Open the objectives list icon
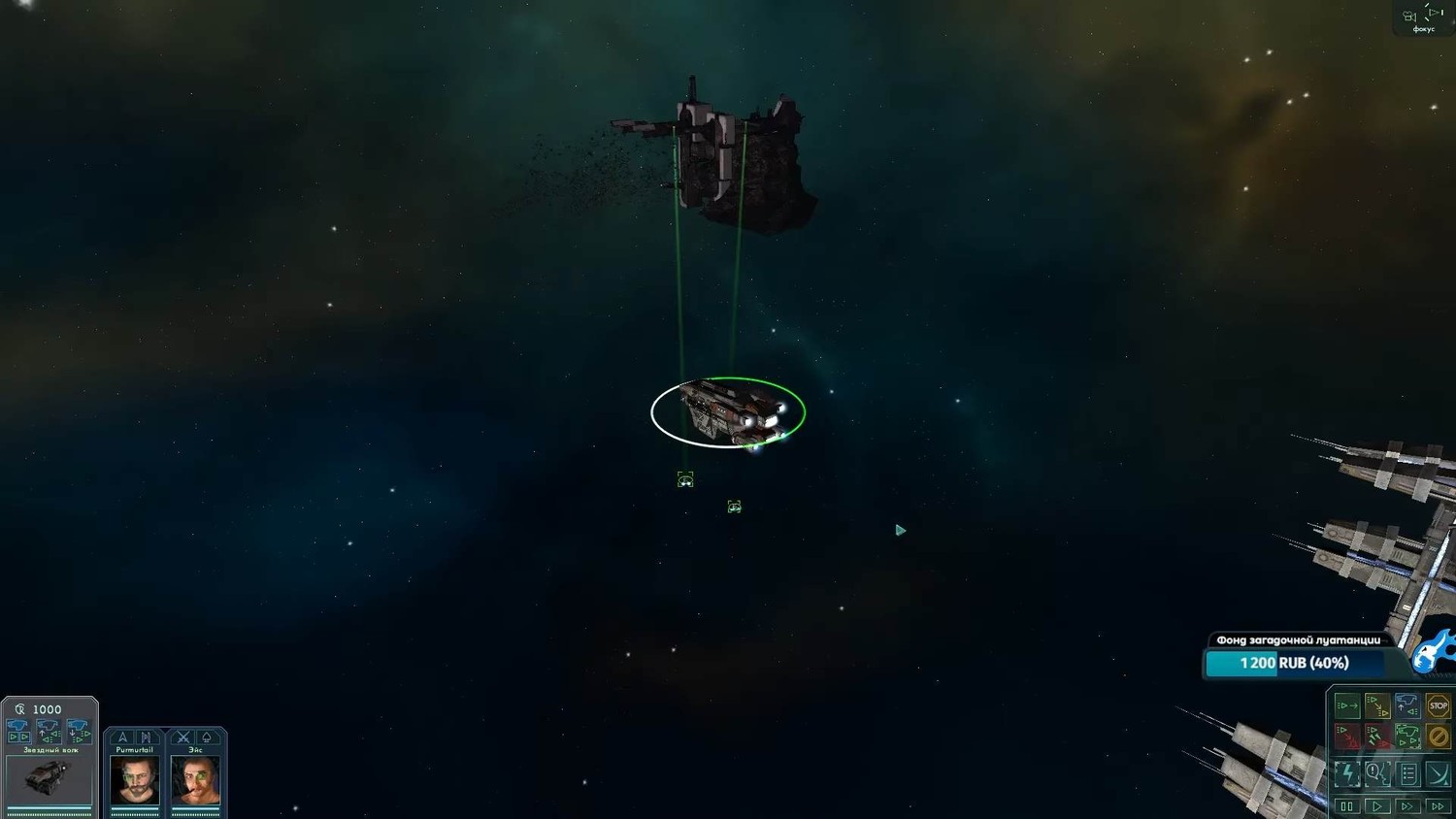 point(1407,773)
